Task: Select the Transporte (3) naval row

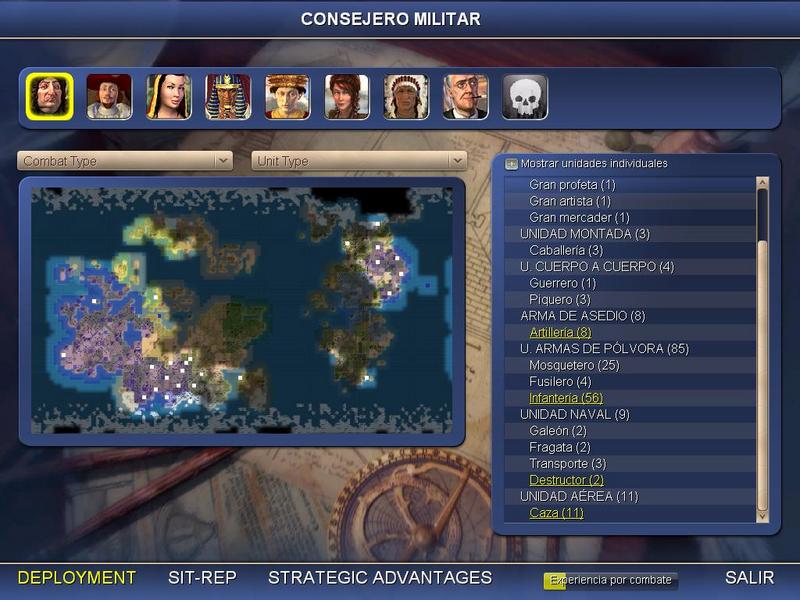Action: [567, 464]
